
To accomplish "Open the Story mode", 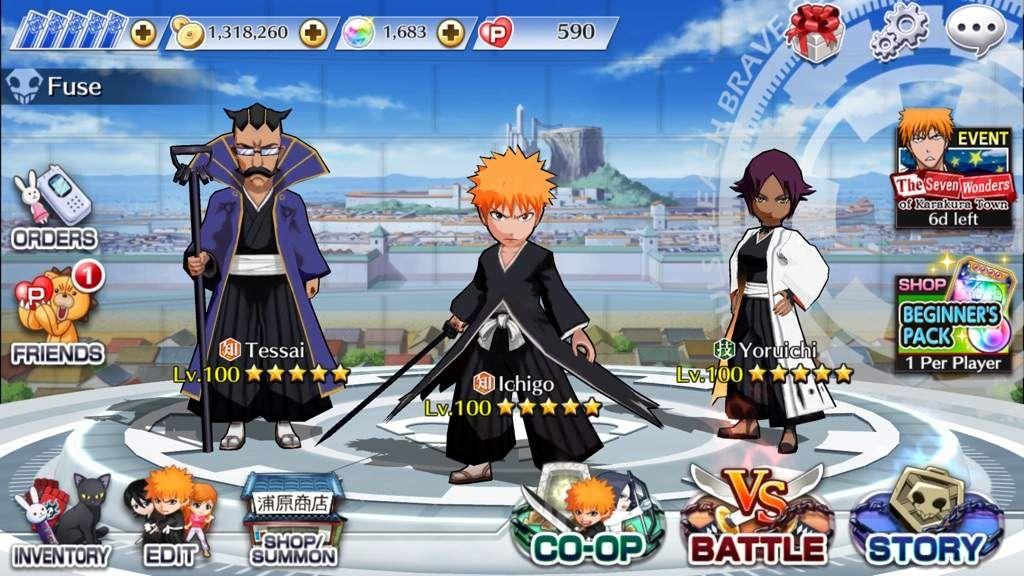I will pos(925,520).
